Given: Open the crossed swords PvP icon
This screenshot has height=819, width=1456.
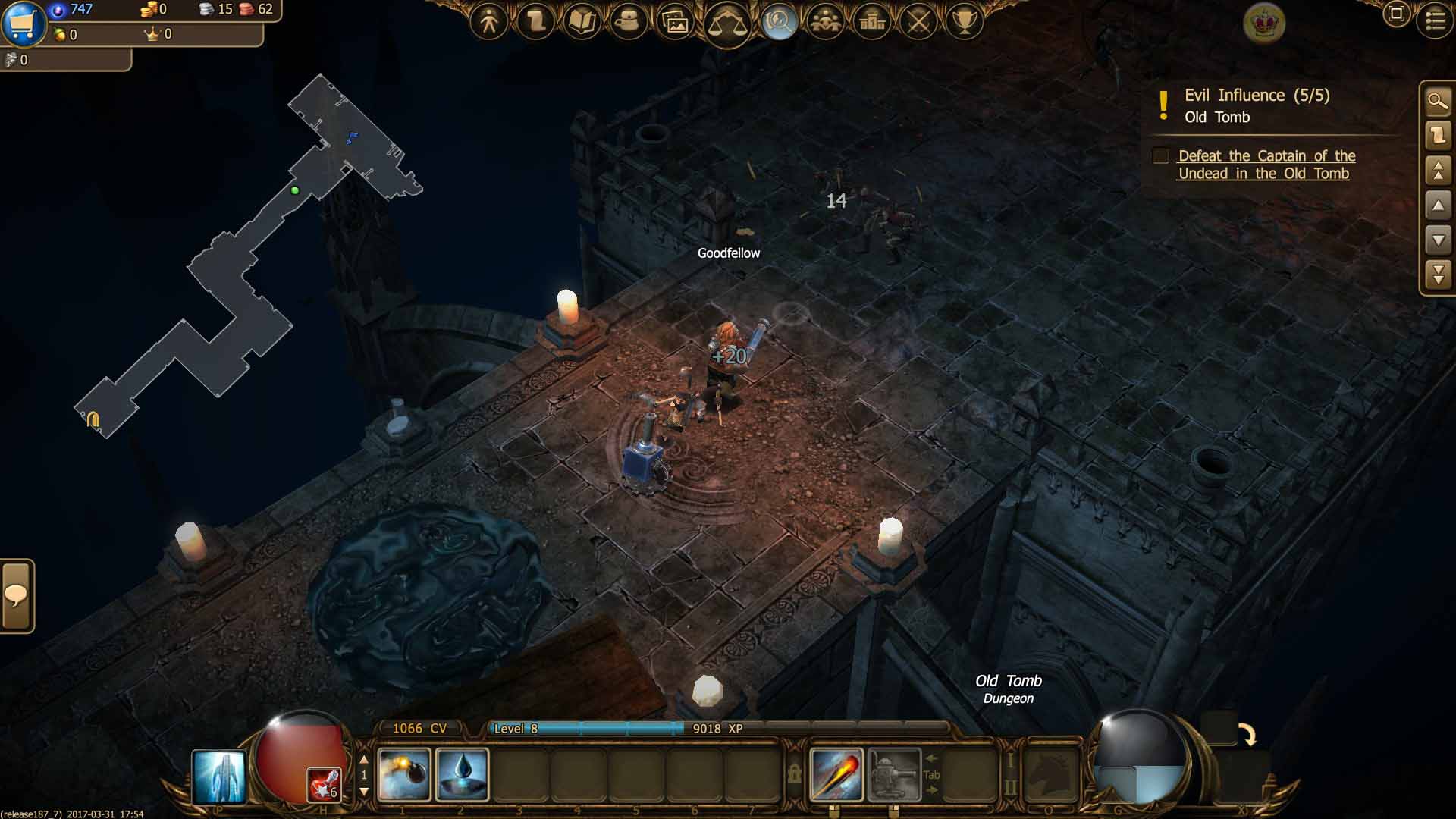Looking at the screenshot, I should click(919, 21).
